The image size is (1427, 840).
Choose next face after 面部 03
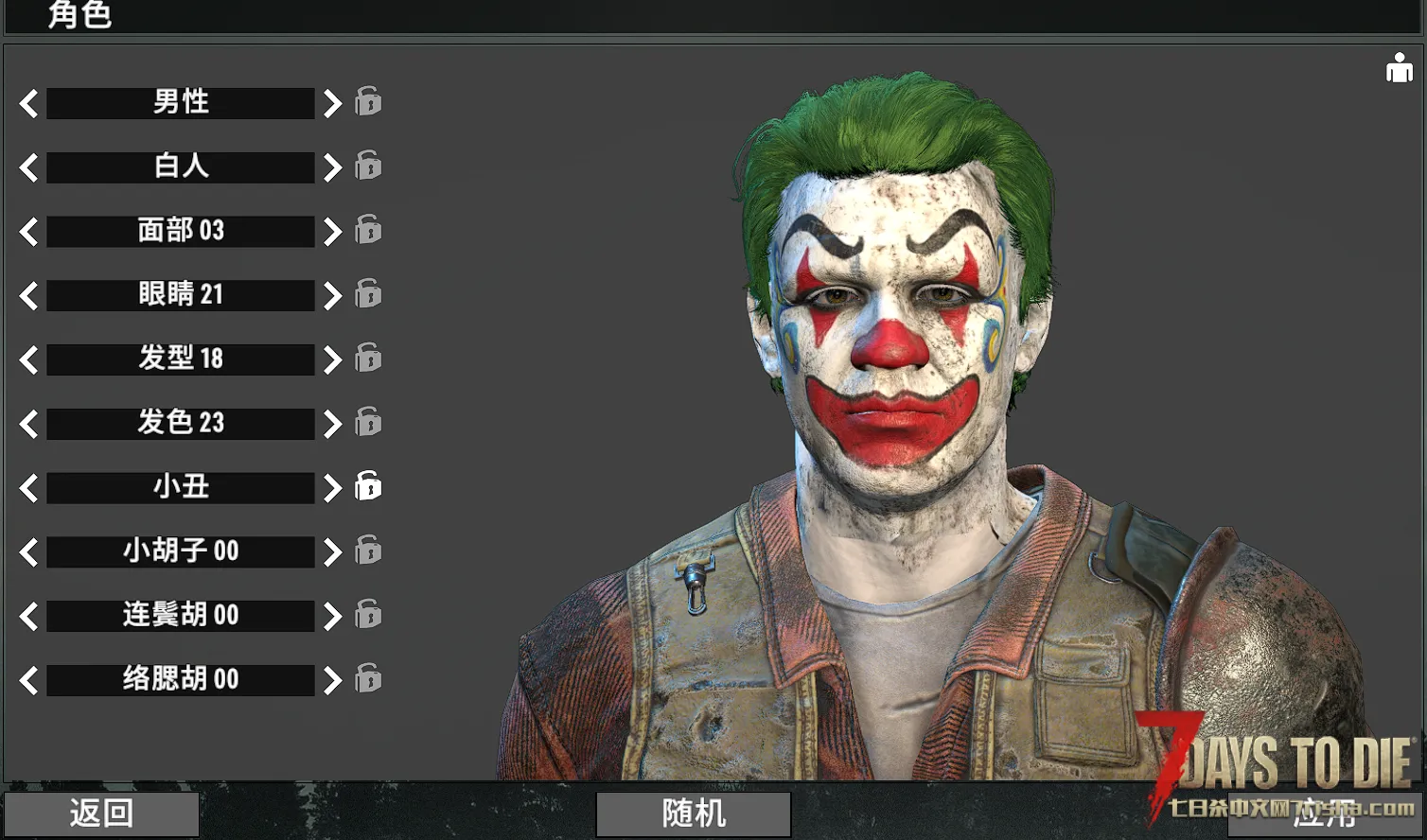point(331,231)
